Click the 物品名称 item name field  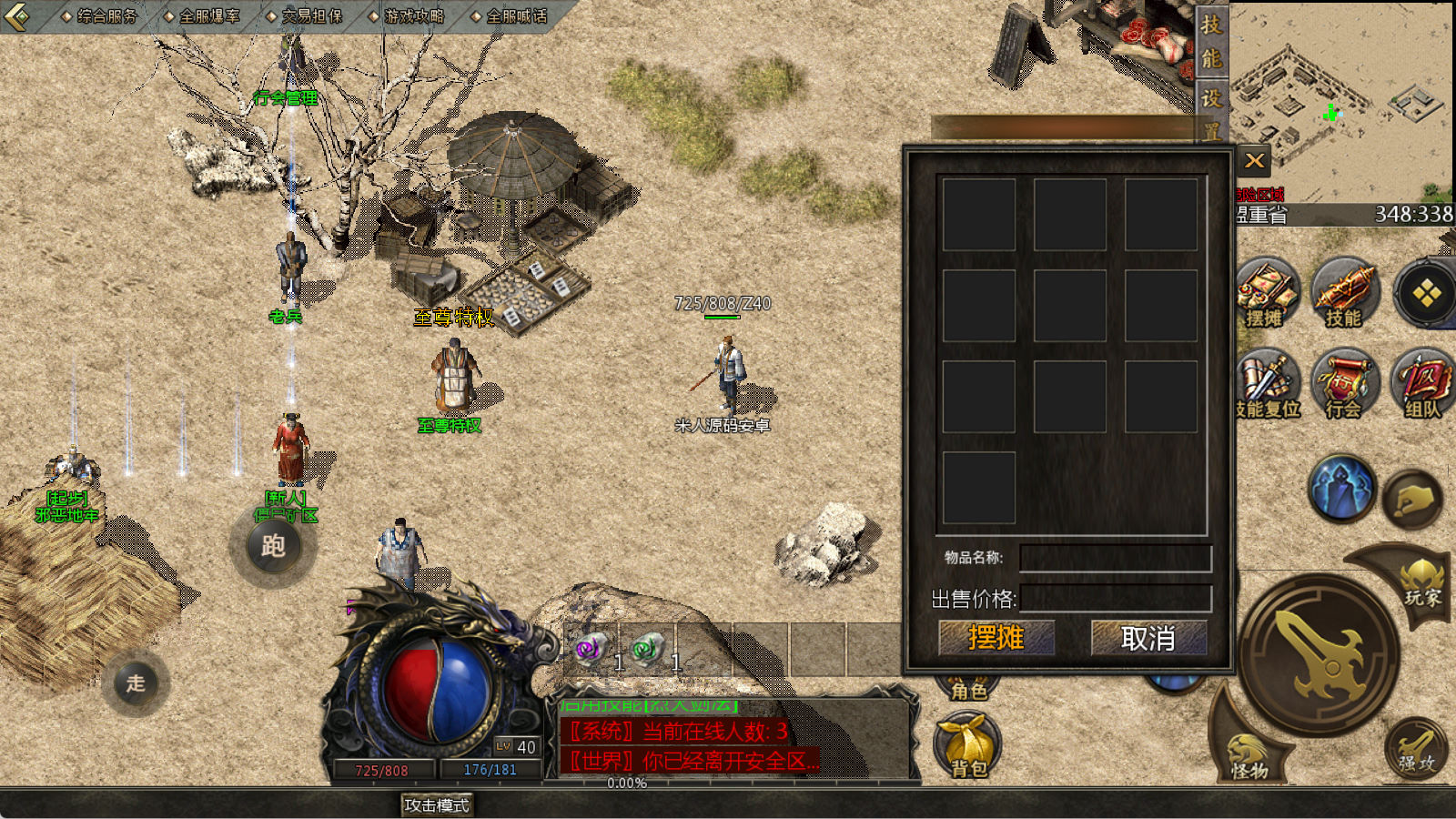(x=1116, y=558)
